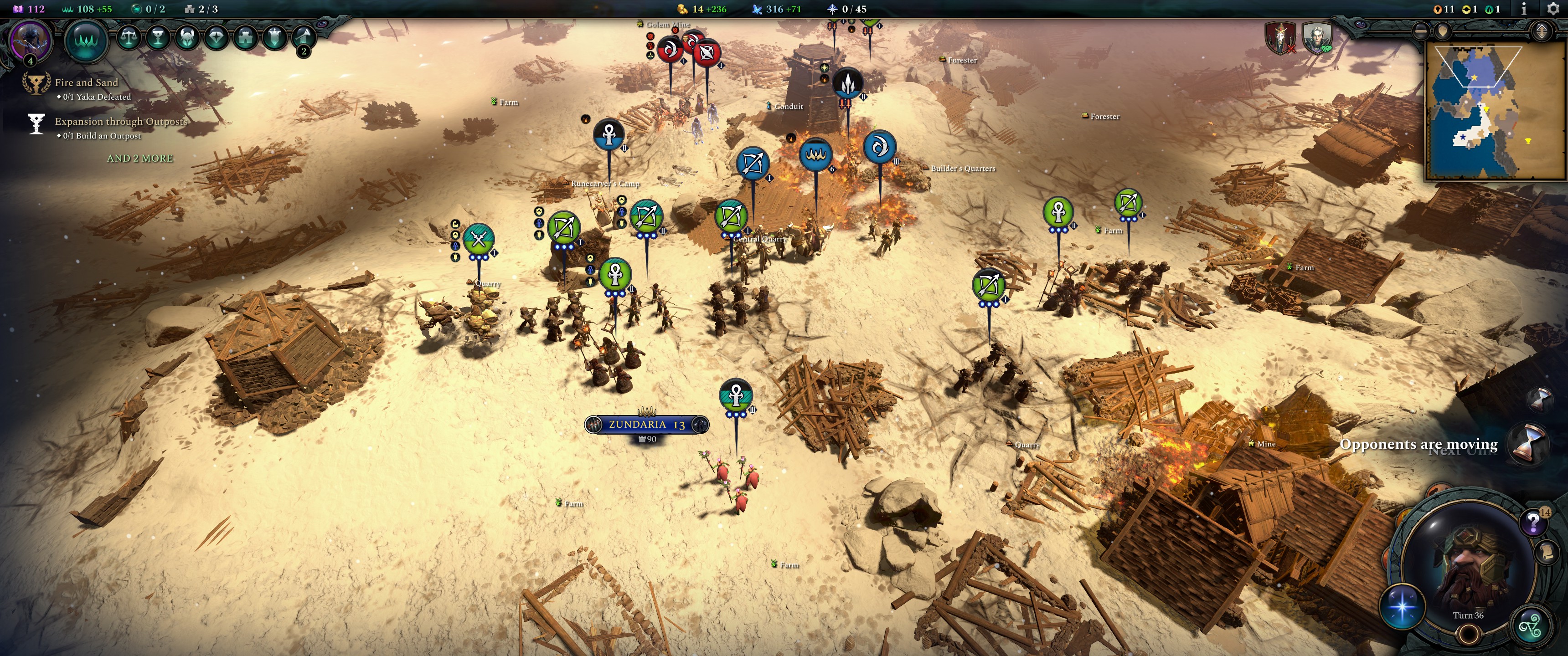Click the upgrade icon showing 2

(304, 38)
